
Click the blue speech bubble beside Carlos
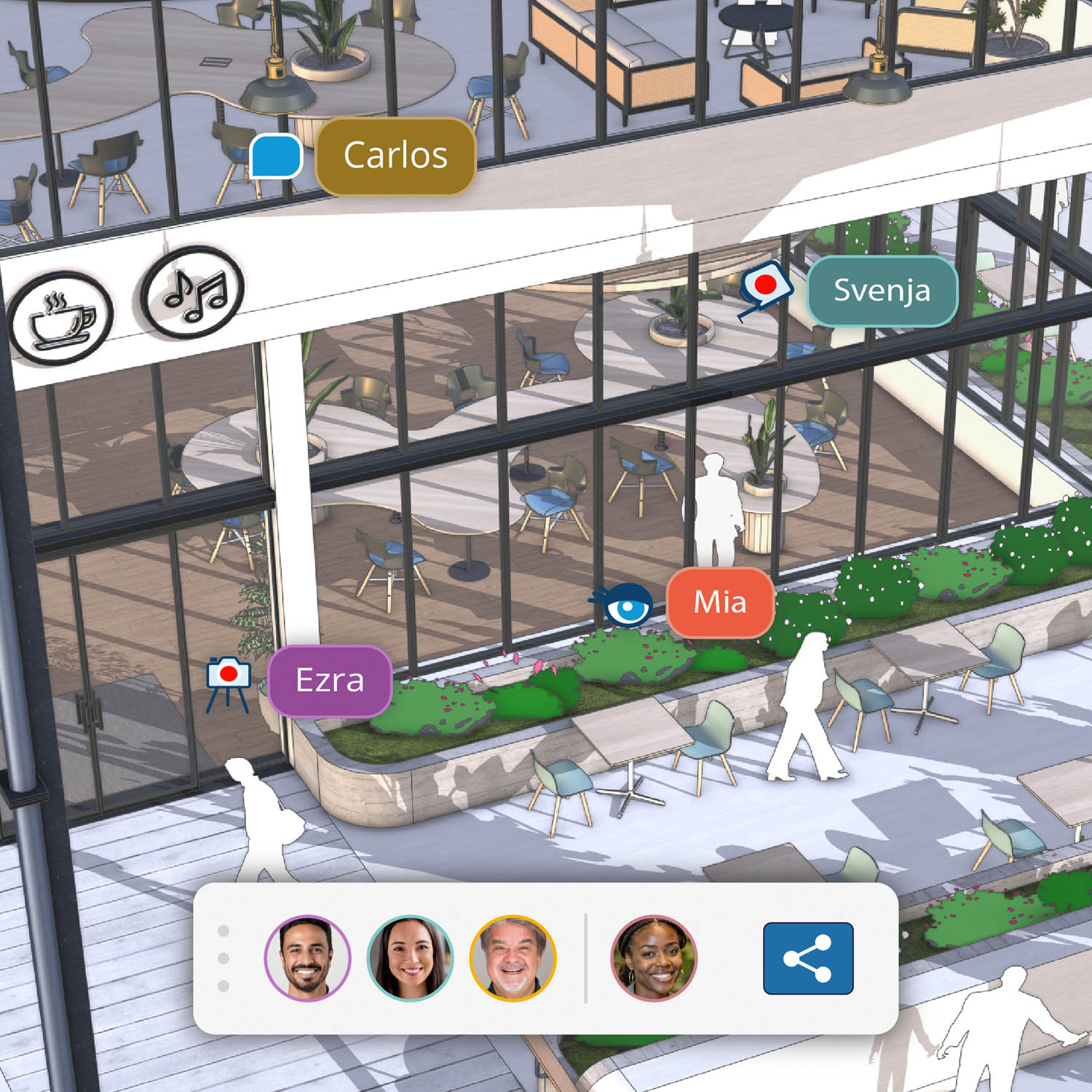pyautogui.click(x=276, y=156)
